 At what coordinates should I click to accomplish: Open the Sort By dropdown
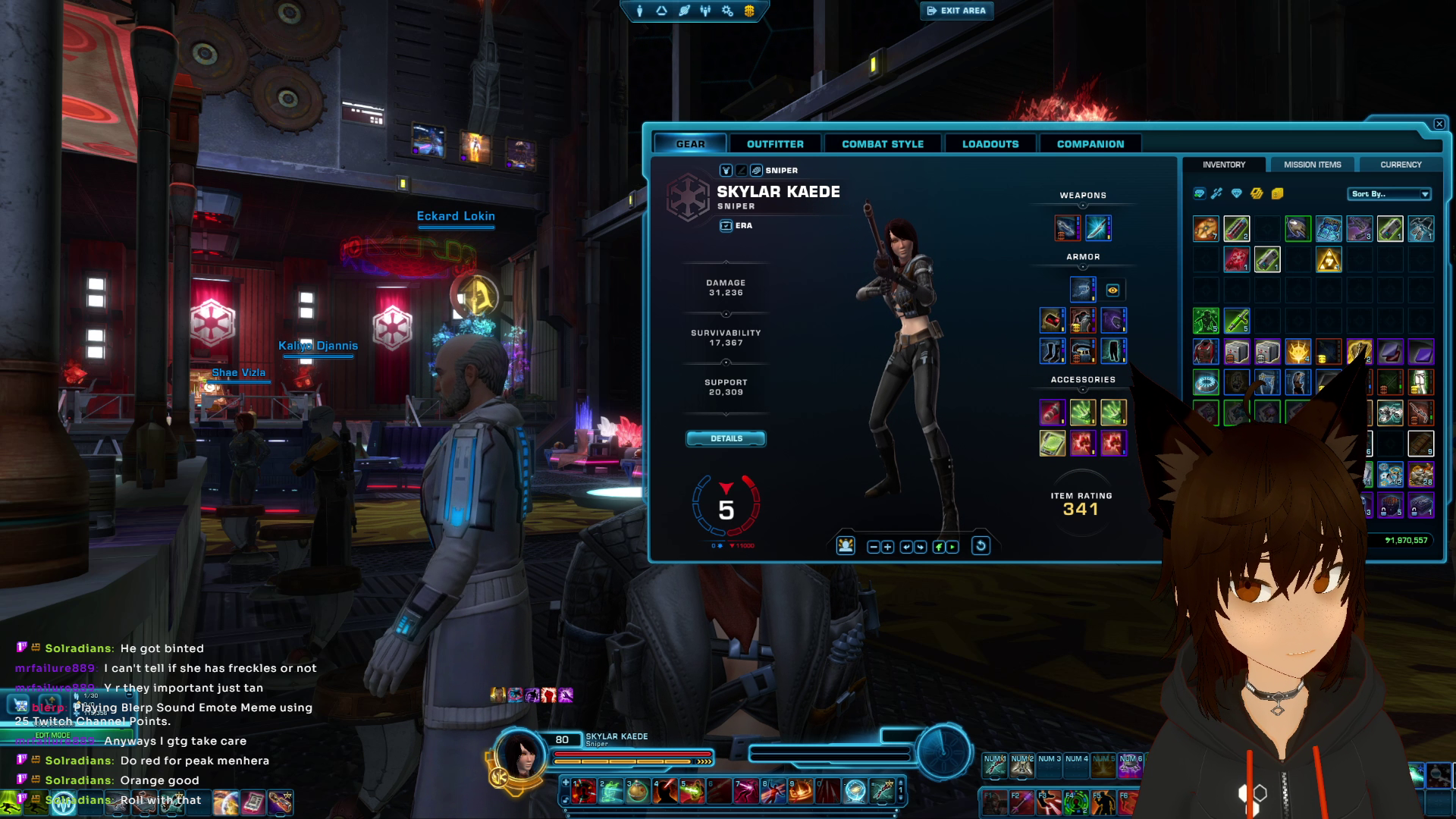coord(1389,194)
